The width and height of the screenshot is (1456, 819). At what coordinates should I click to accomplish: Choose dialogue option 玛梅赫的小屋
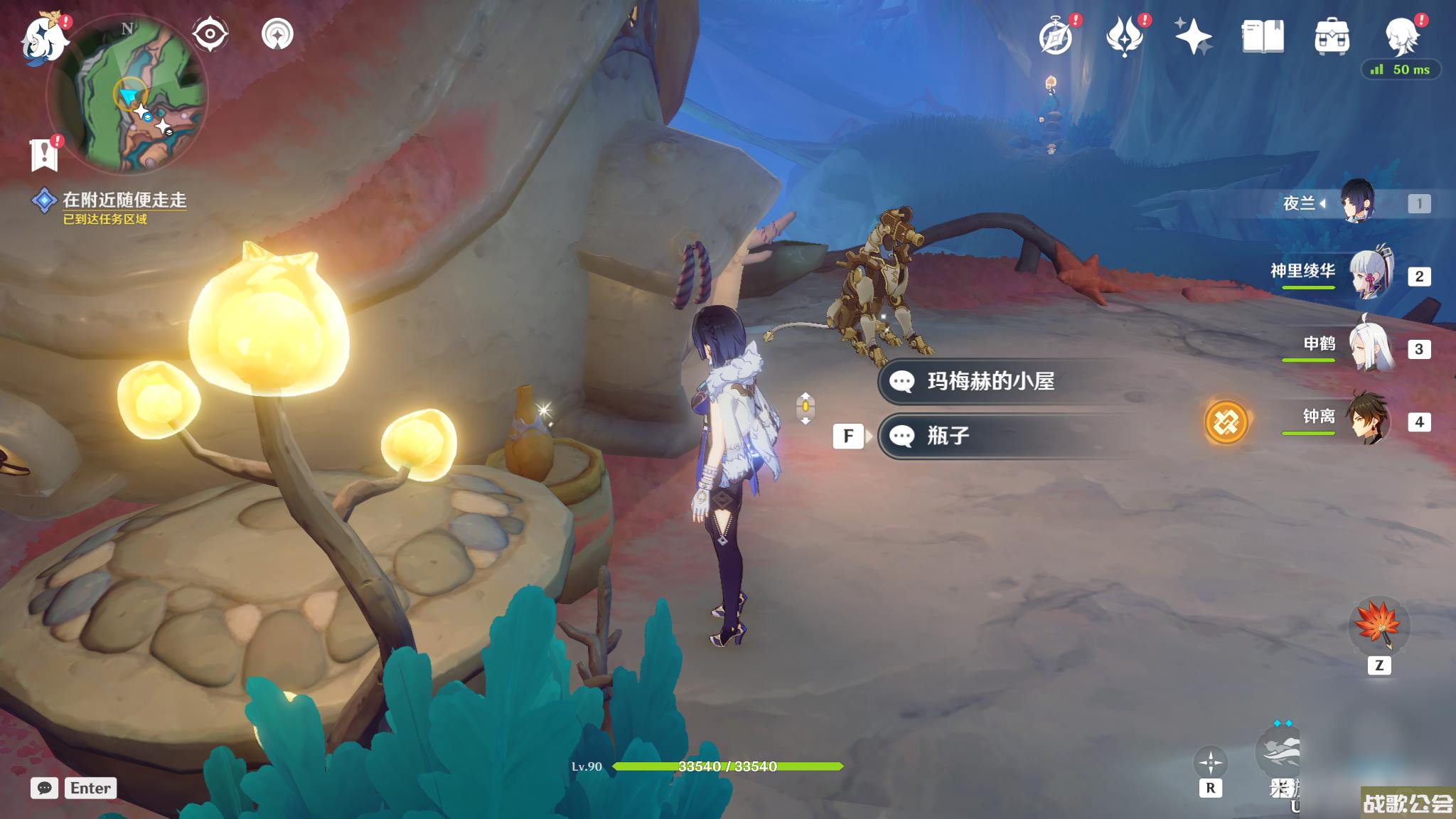[990, 382]
